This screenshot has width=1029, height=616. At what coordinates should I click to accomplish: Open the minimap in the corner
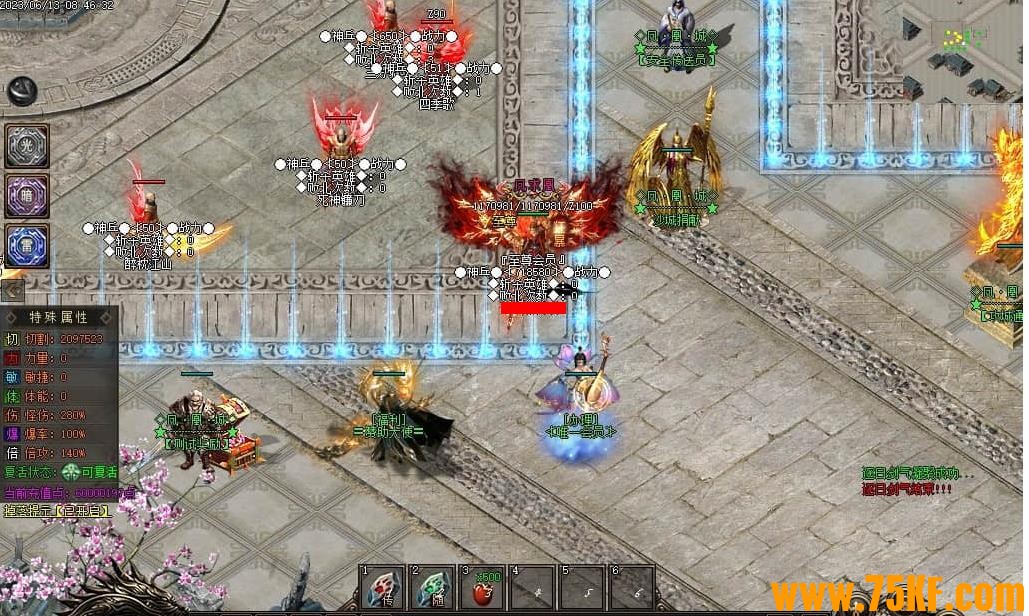point(964,48)
